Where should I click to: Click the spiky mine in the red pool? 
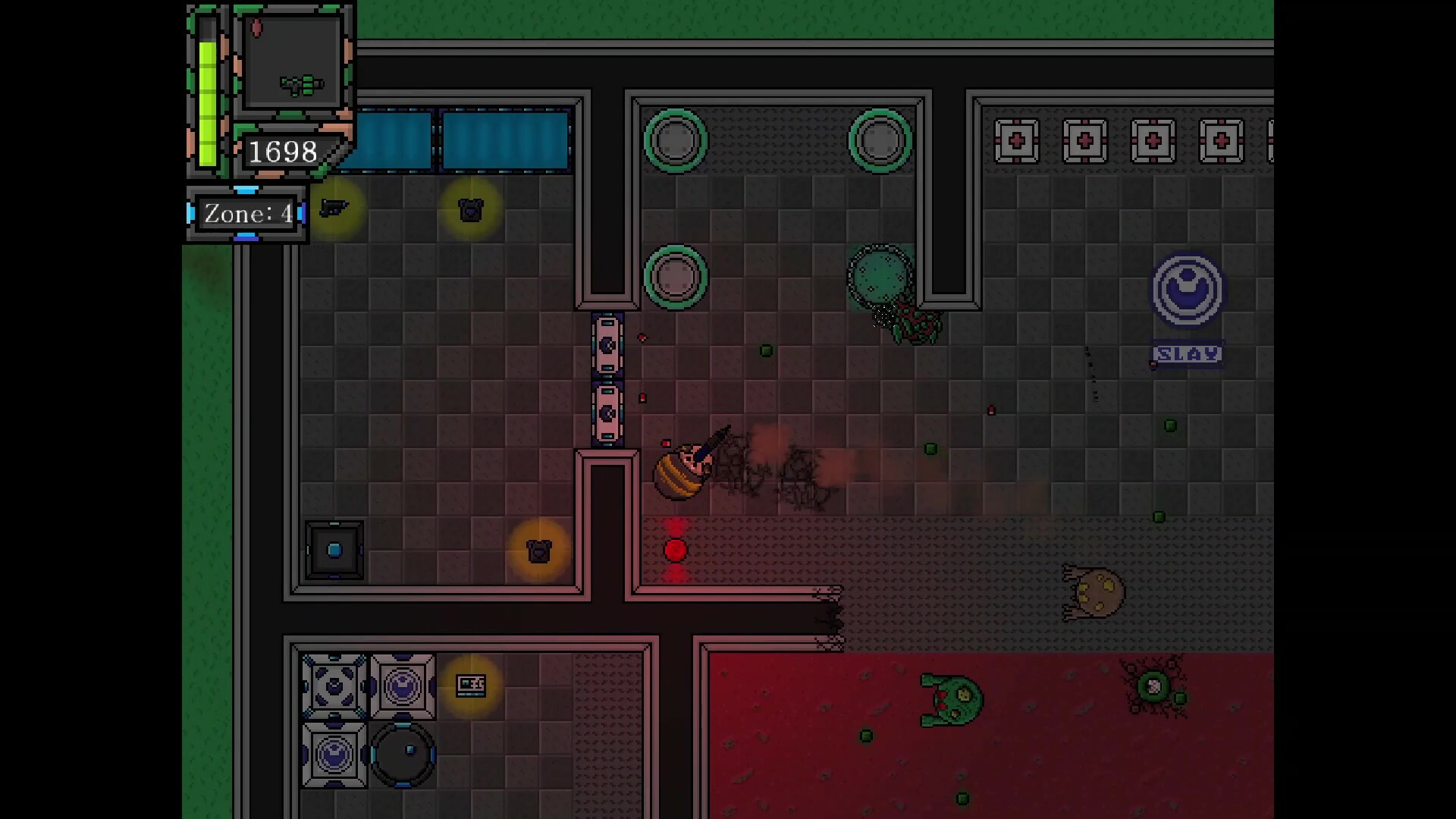click(1153, 686)
